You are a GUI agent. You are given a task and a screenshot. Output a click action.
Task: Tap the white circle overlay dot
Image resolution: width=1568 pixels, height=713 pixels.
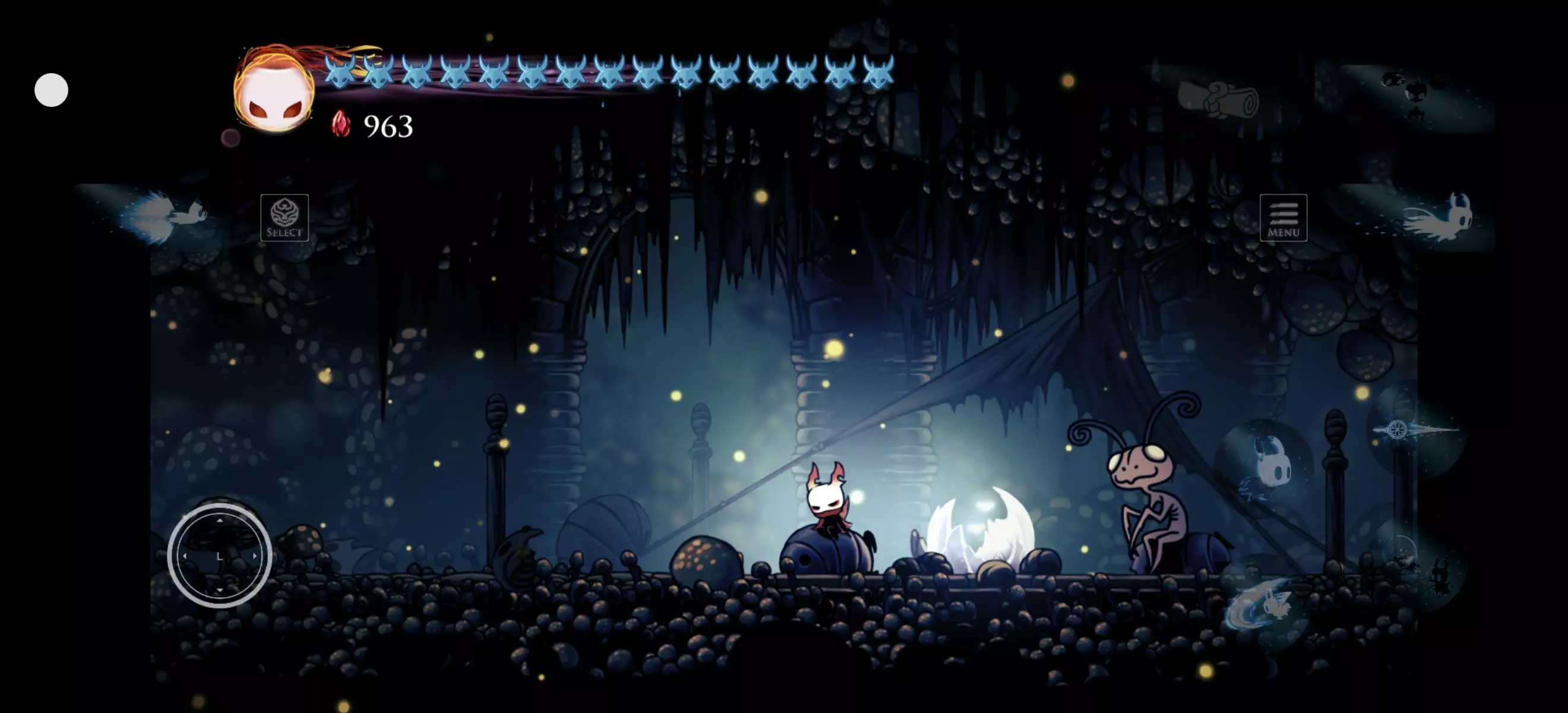(x=51, y=90)
